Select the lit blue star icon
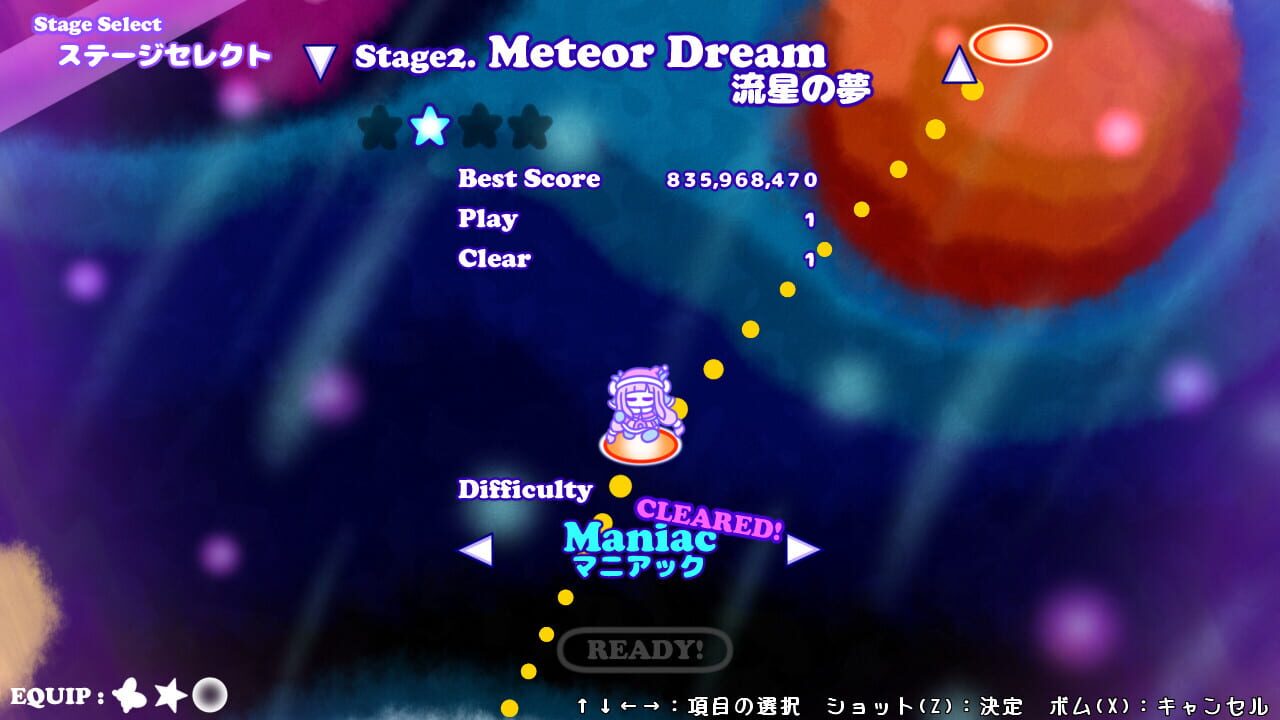The width and height of the screenshot is (1280, 720). (x=428, y=128)
